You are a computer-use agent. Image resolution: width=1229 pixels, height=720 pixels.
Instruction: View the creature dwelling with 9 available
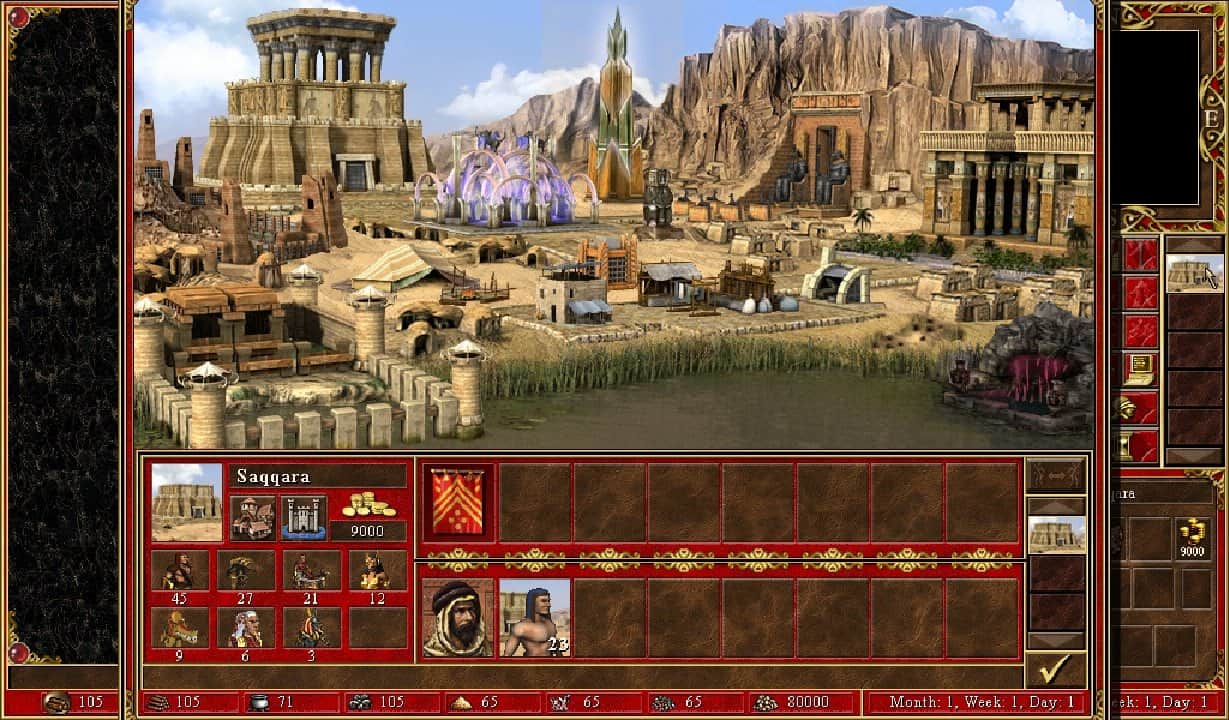(180, 628)
